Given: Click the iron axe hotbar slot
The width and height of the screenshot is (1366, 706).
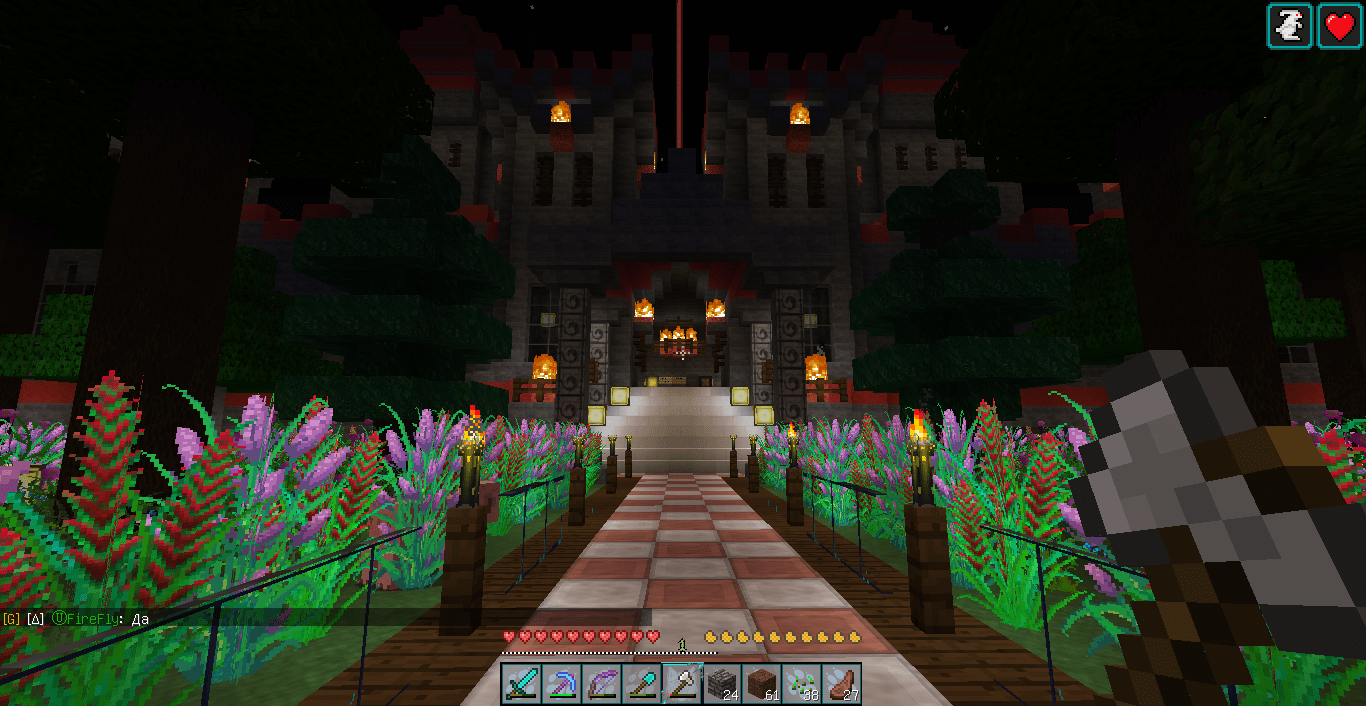Looking at the screenshot, I should 681,684.
